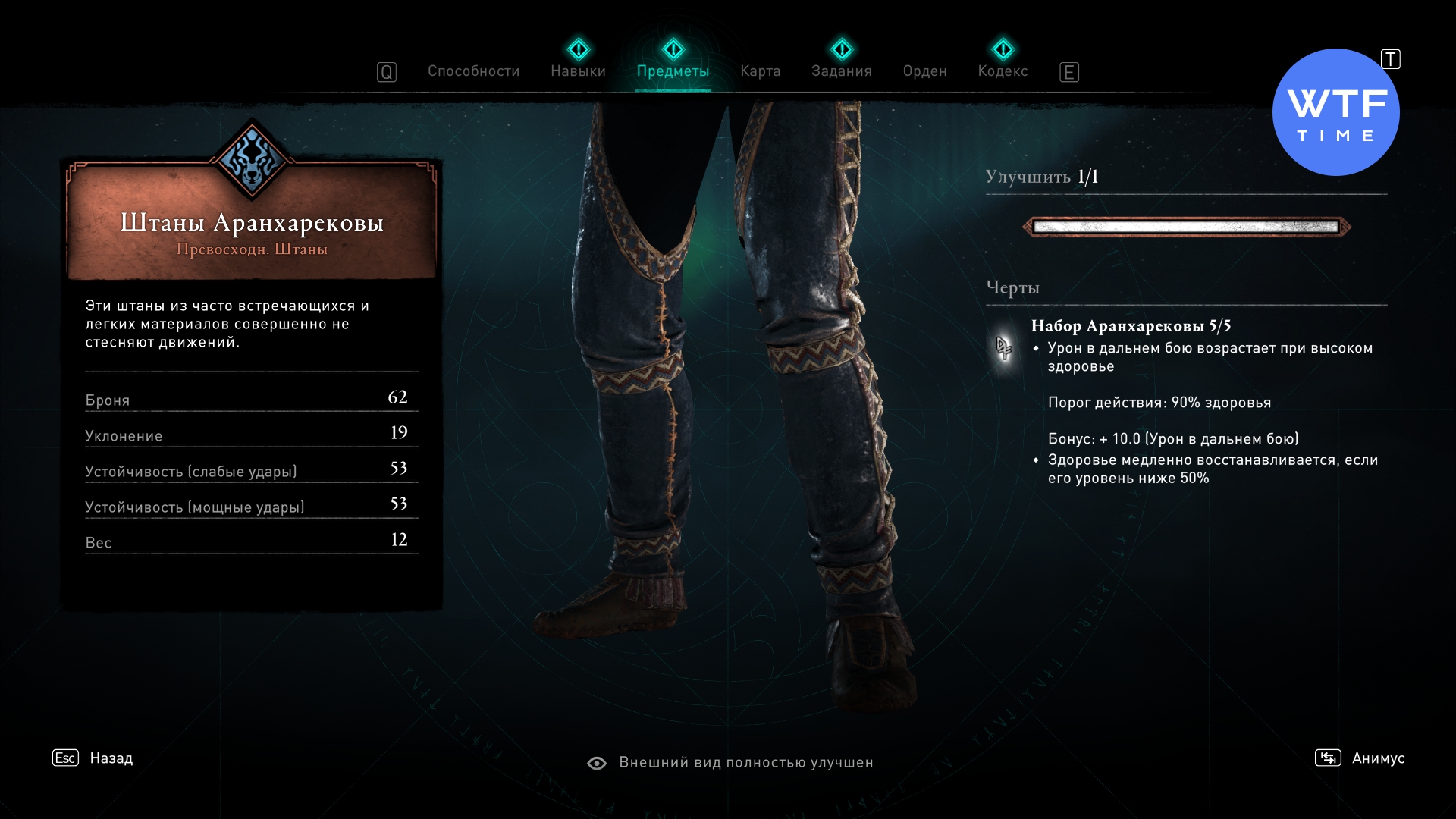Screen dimensions: 1456x819
Task: Switch to the Способности tab
Action: tap(473, 71)
